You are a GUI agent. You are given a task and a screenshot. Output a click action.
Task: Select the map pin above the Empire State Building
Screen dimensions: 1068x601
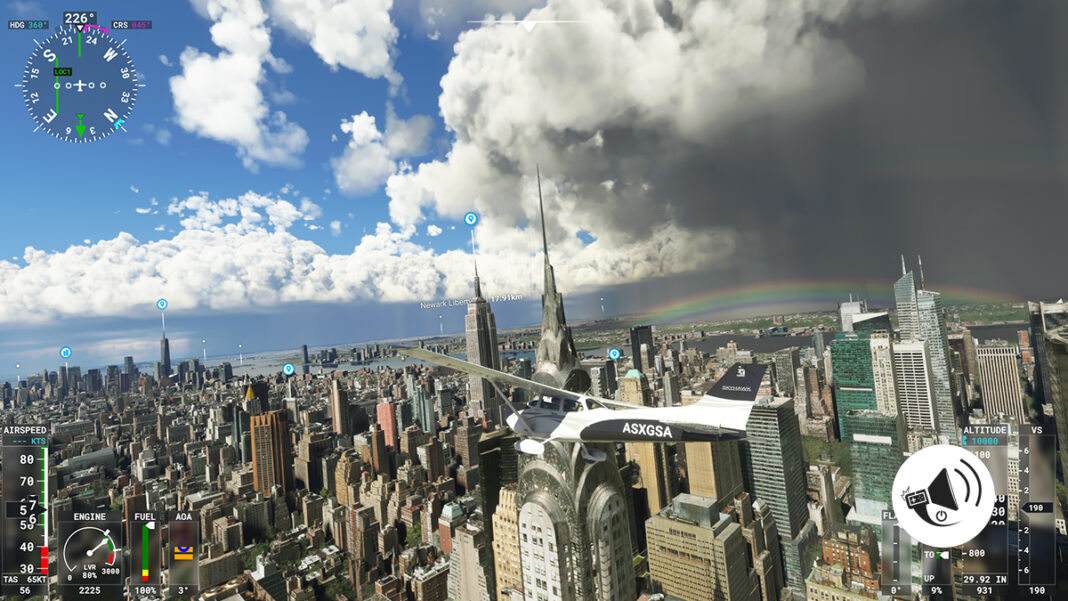coord(471,219)
